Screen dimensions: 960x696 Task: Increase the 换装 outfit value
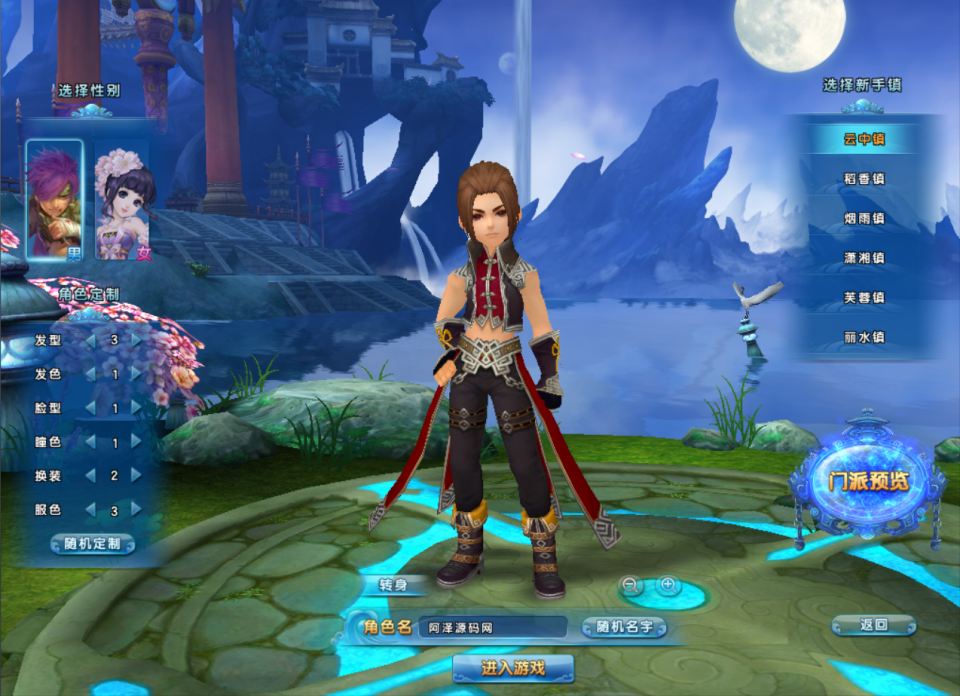tap(137, 476)
